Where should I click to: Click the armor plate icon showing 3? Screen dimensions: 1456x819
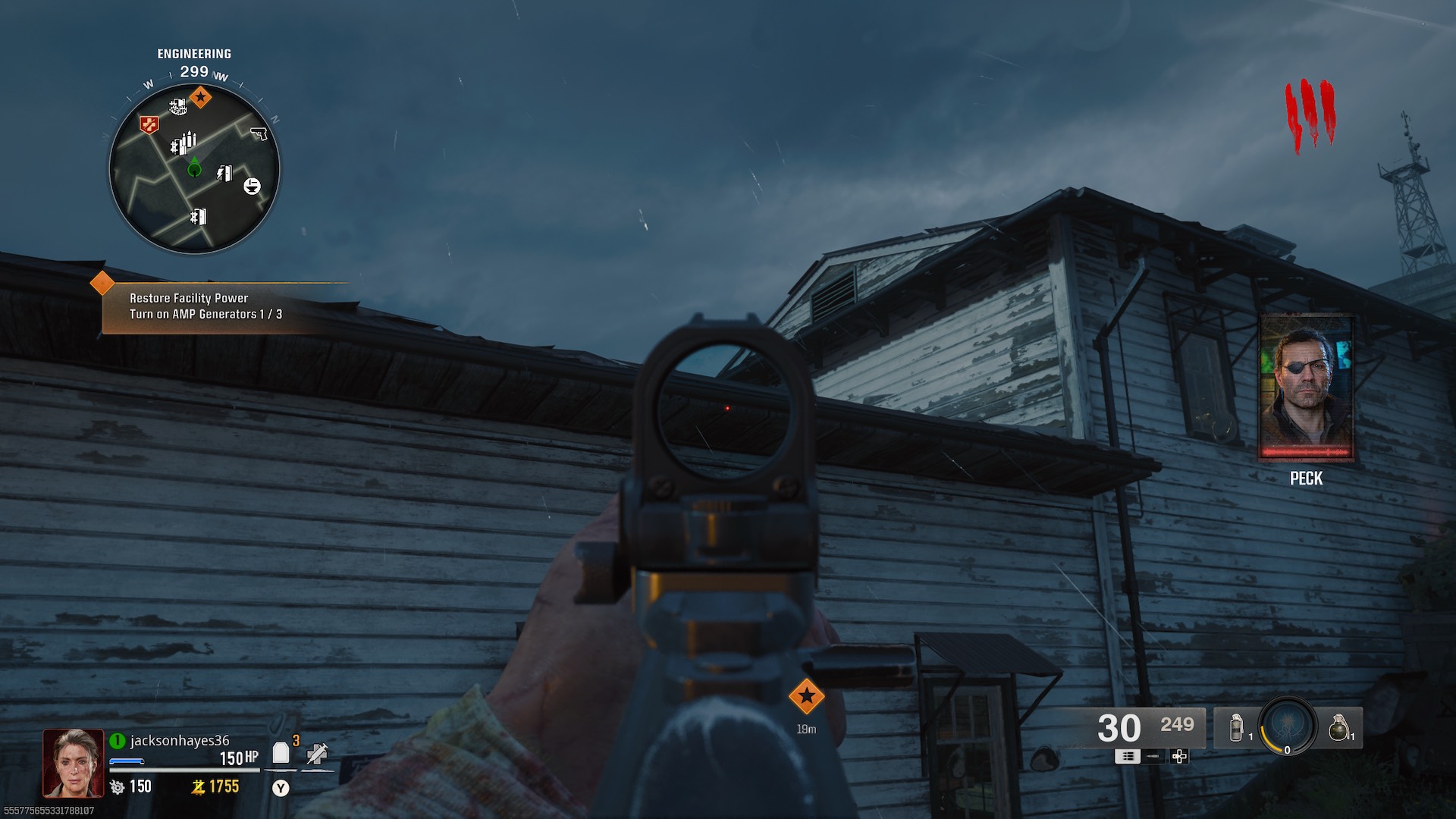click(281, 751)
